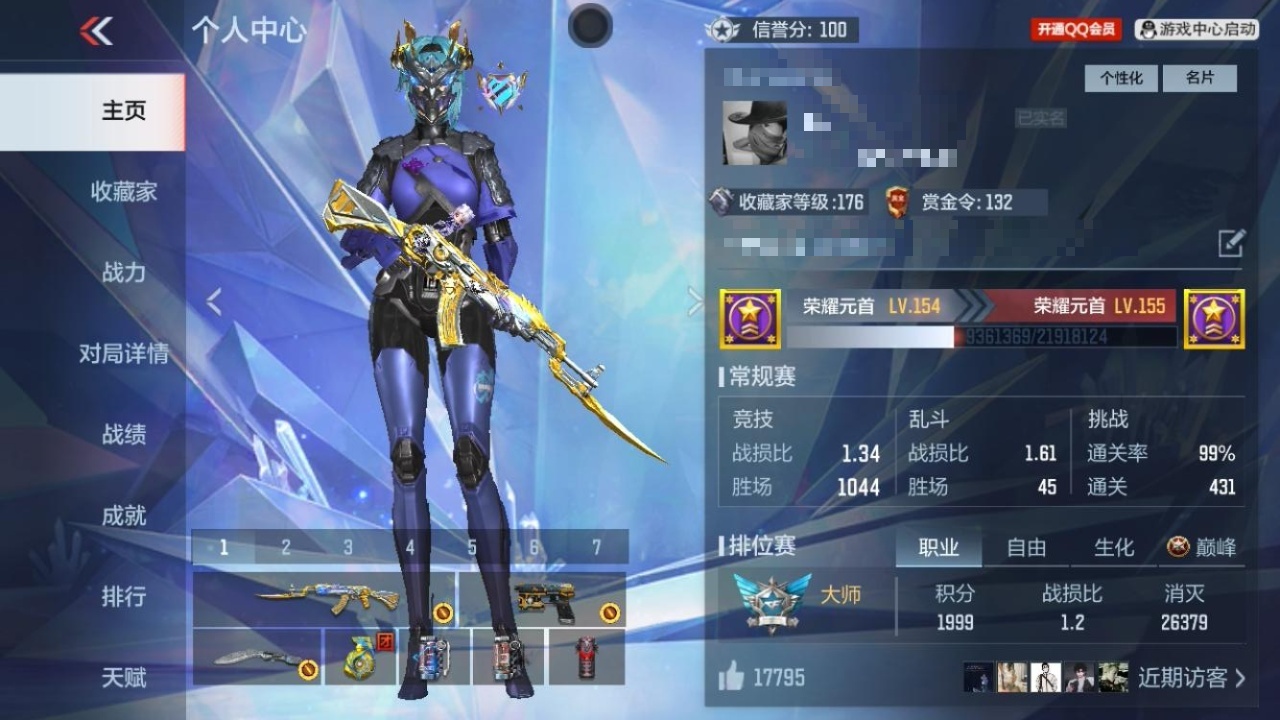Select the 巅峰 ranked tab
The height and width of the screenshot is (720, 1280).
click(x=1203, y=547)
